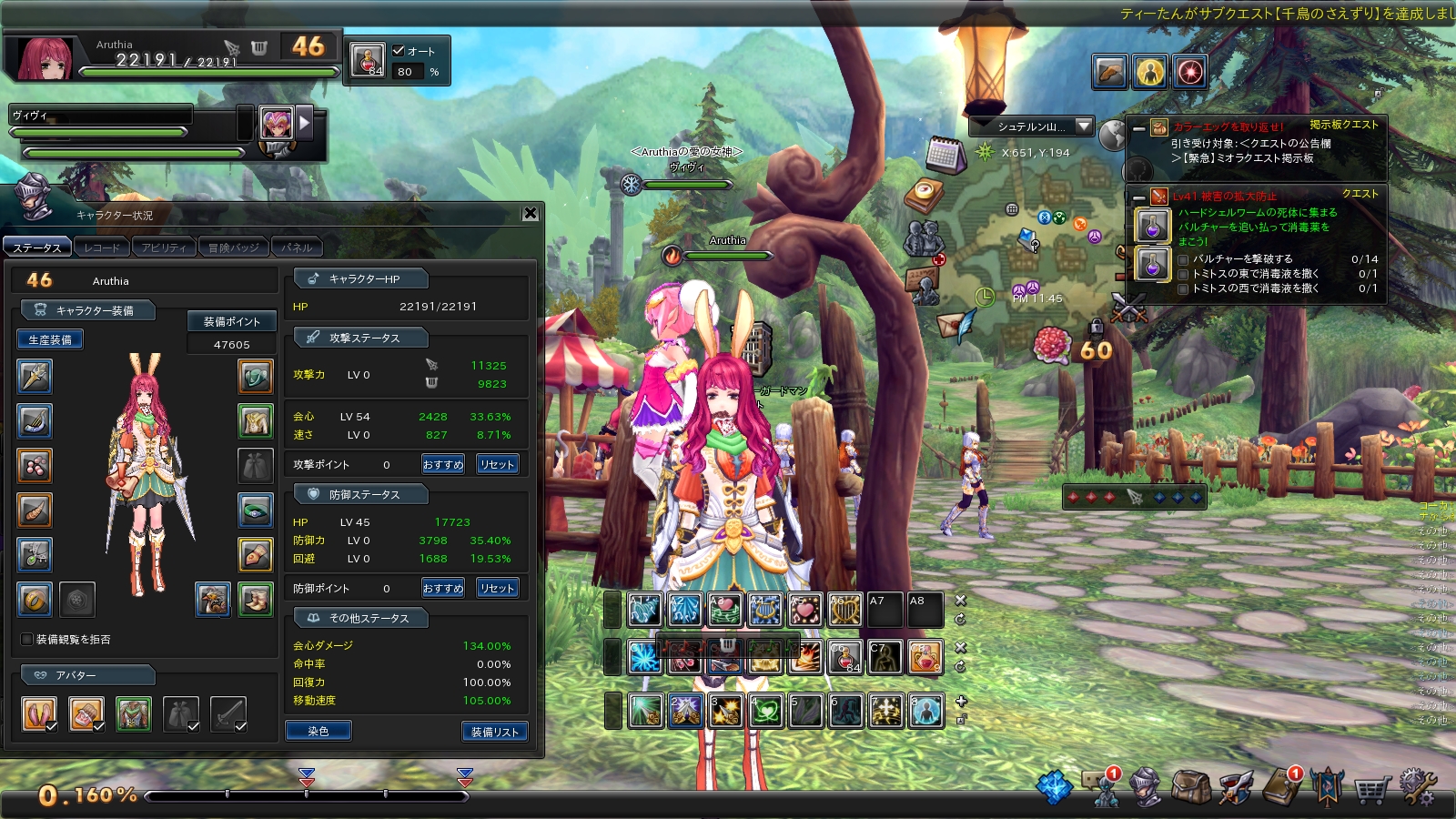Open the shopping cart item shop

pyautogui.click(x=1371, y=788)
